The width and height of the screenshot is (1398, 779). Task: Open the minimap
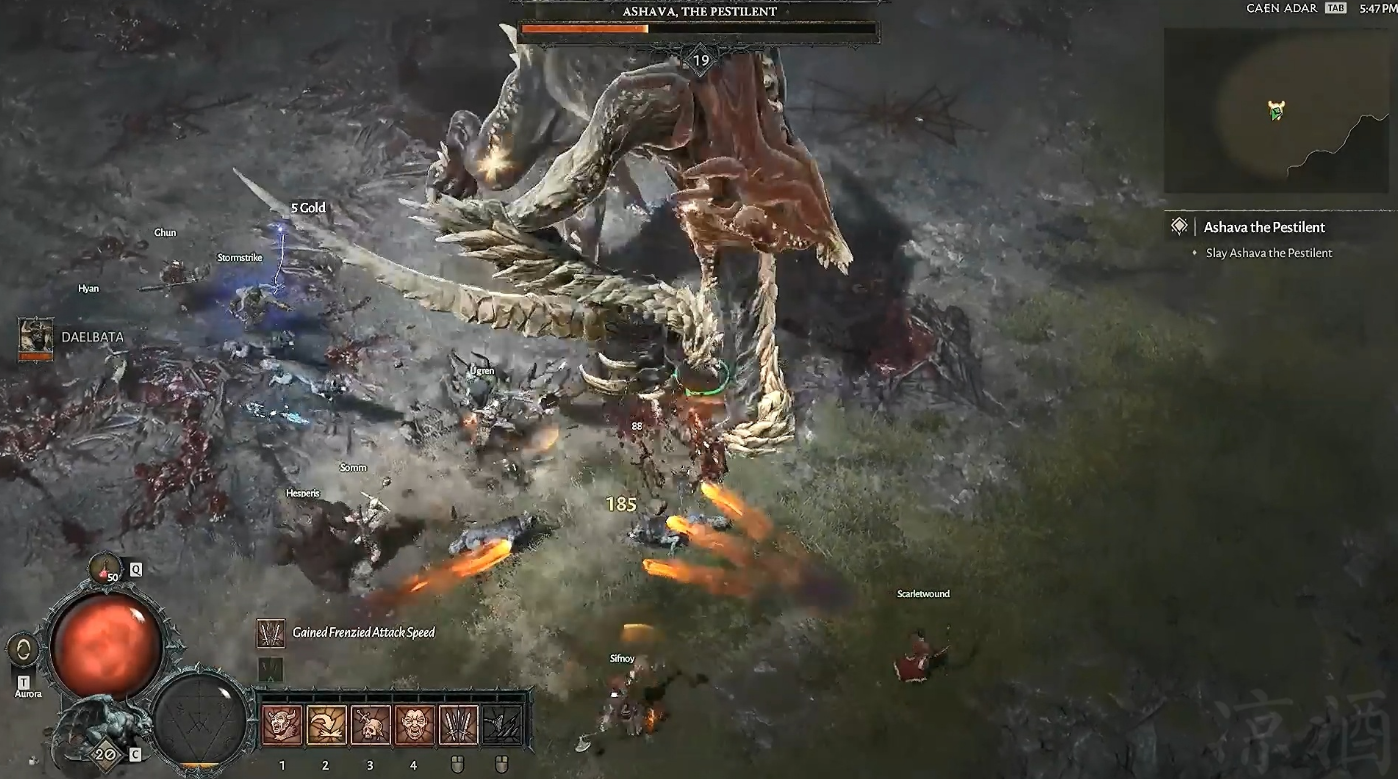(1278, 110)
